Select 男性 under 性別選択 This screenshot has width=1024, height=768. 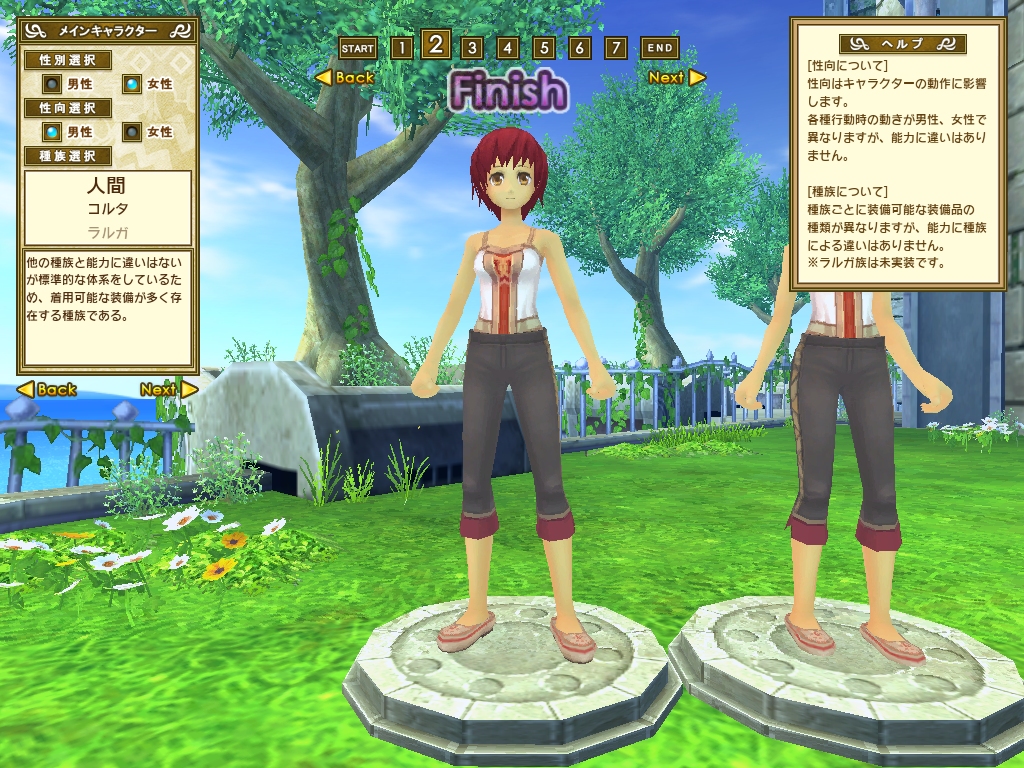52,84
